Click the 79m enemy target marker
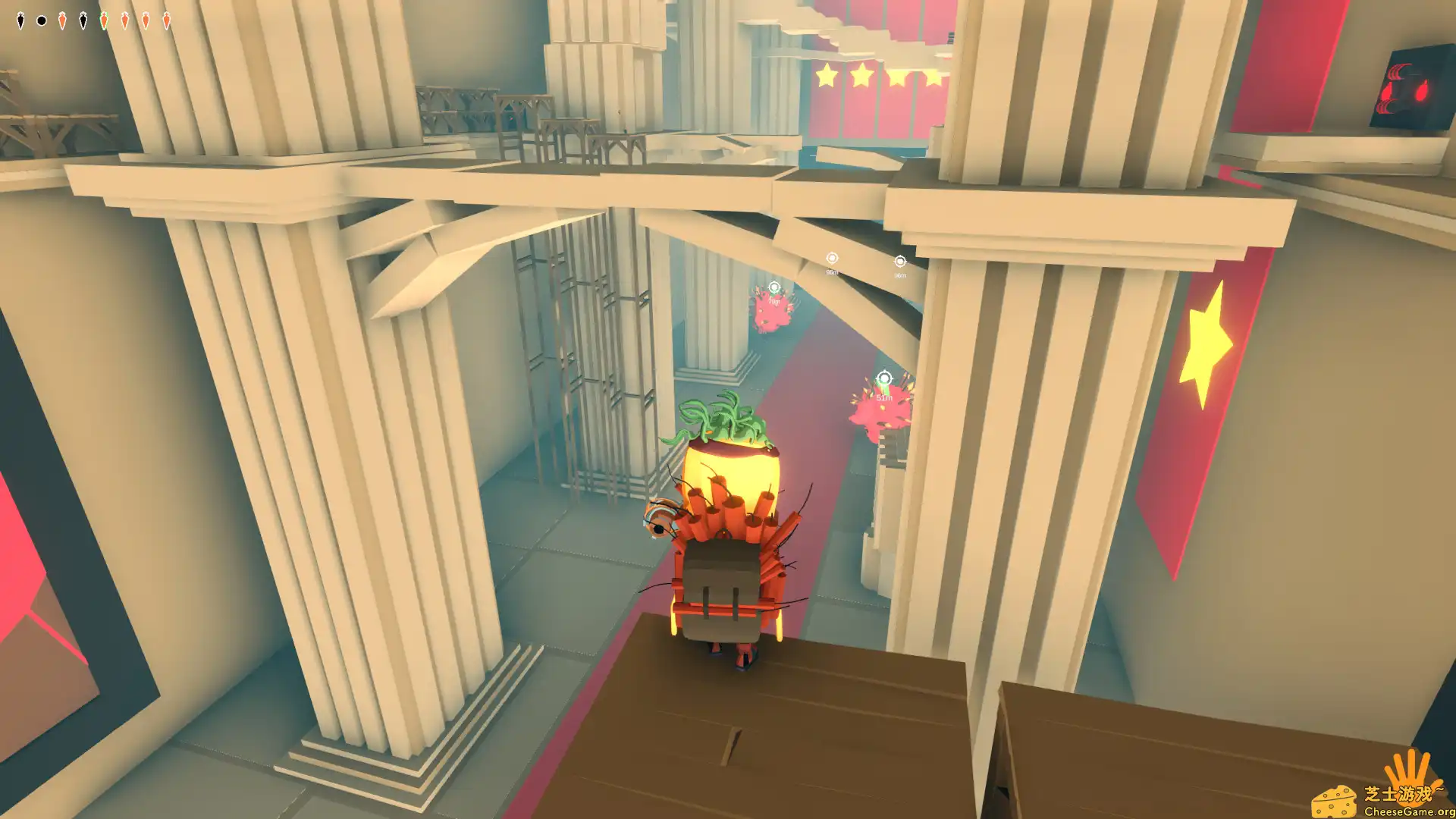This screenshot has height=819, width=1456. (774, 287)
